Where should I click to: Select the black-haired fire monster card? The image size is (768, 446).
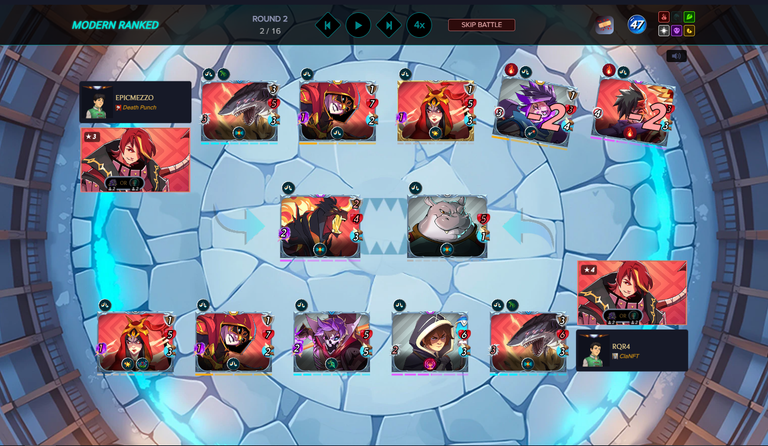(x=632, y=111)
